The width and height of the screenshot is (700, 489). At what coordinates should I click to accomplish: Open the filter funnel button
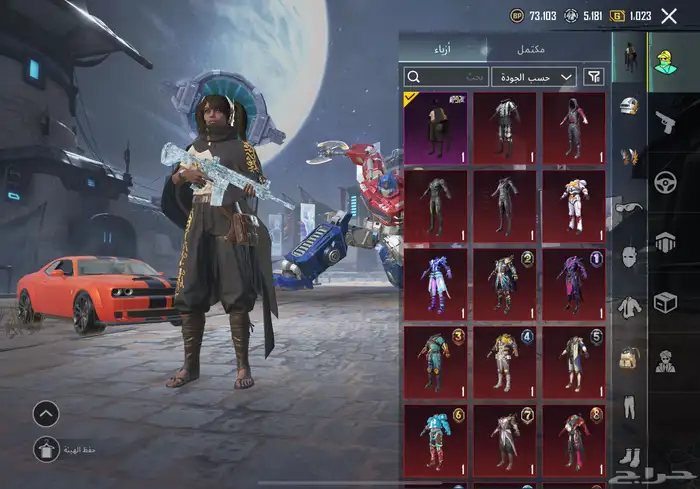click(594, 76)
